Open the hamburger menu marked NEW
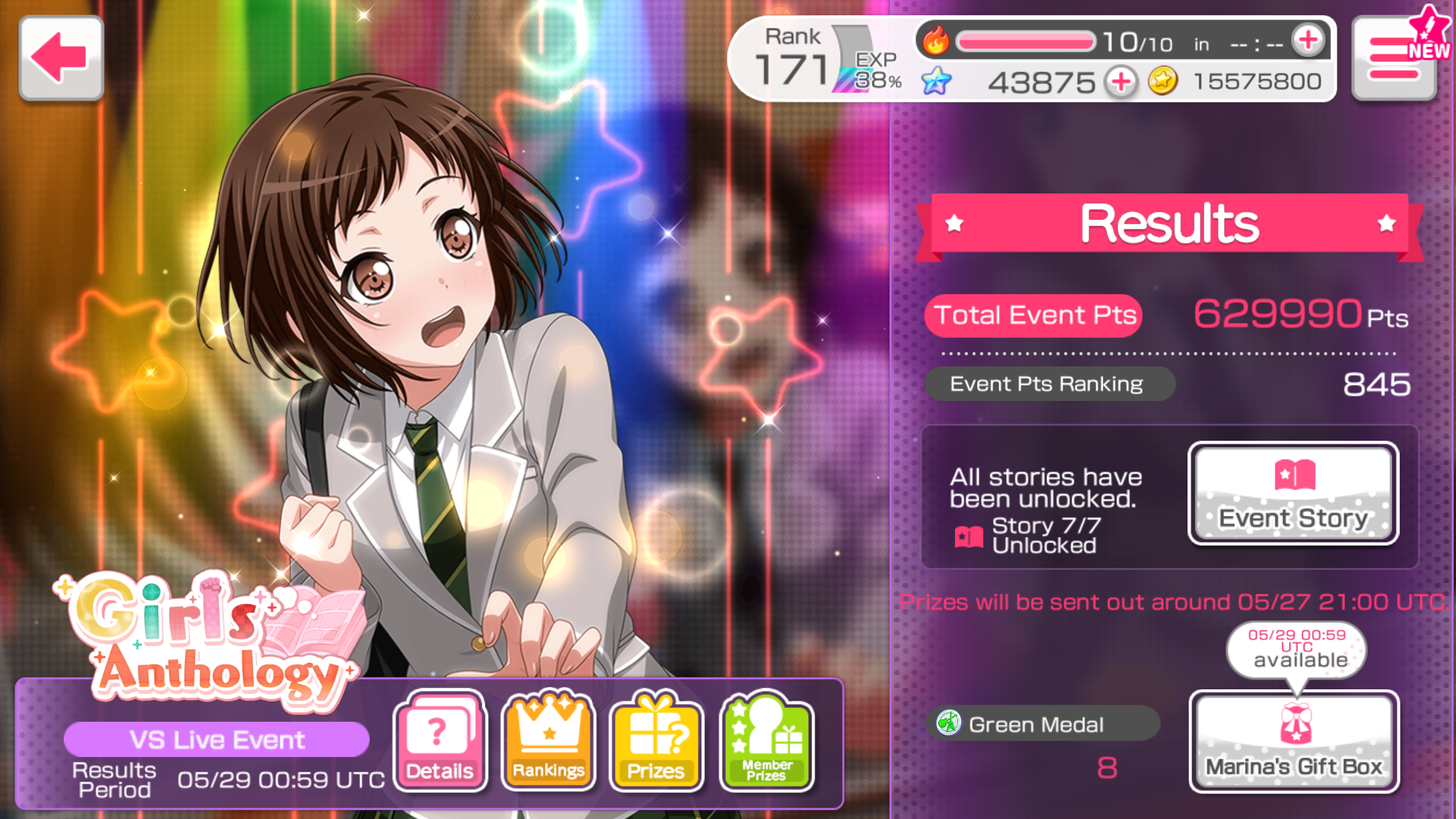This screenshot has width=1456, height=819. [1395, 59]
